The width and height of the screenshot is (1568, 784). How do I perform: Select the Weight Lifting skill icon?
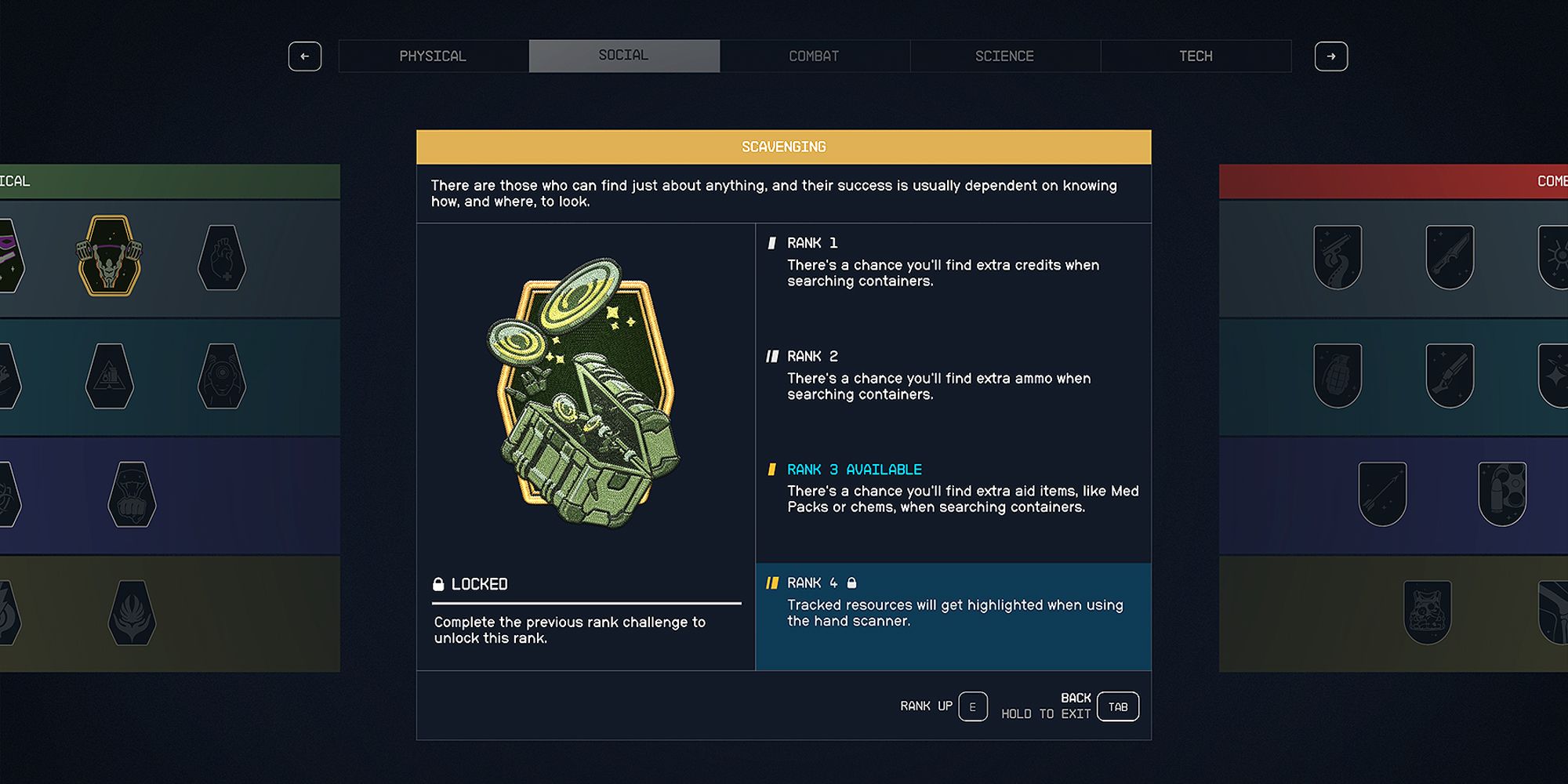coord(110,257)
